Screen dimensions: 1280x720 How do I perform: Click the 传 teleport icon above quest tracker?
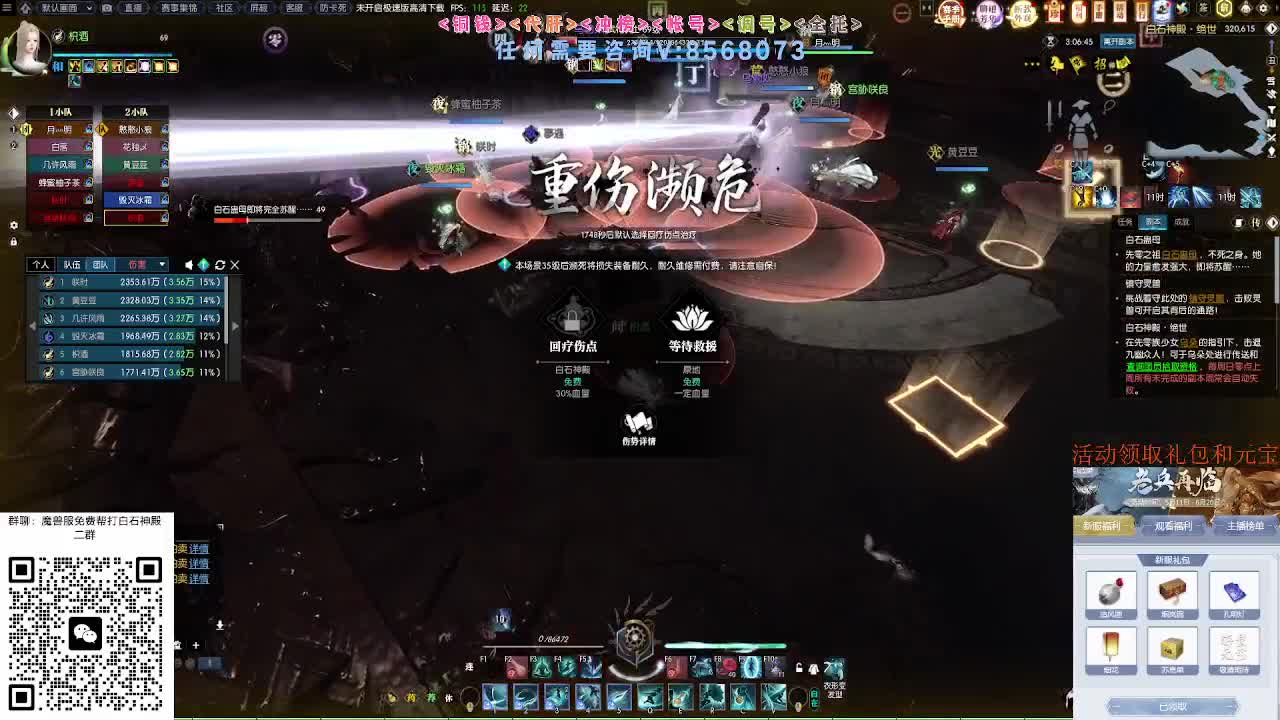point(1256,222)
